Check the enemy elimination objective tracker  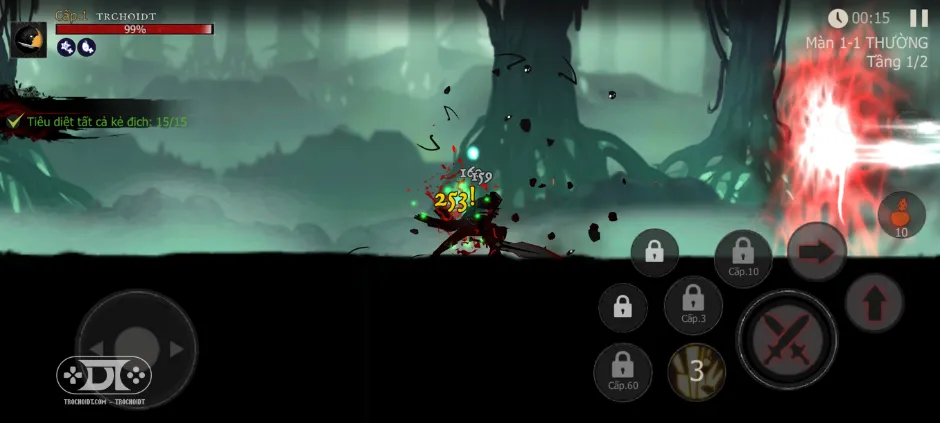click(x=98, y=121)
